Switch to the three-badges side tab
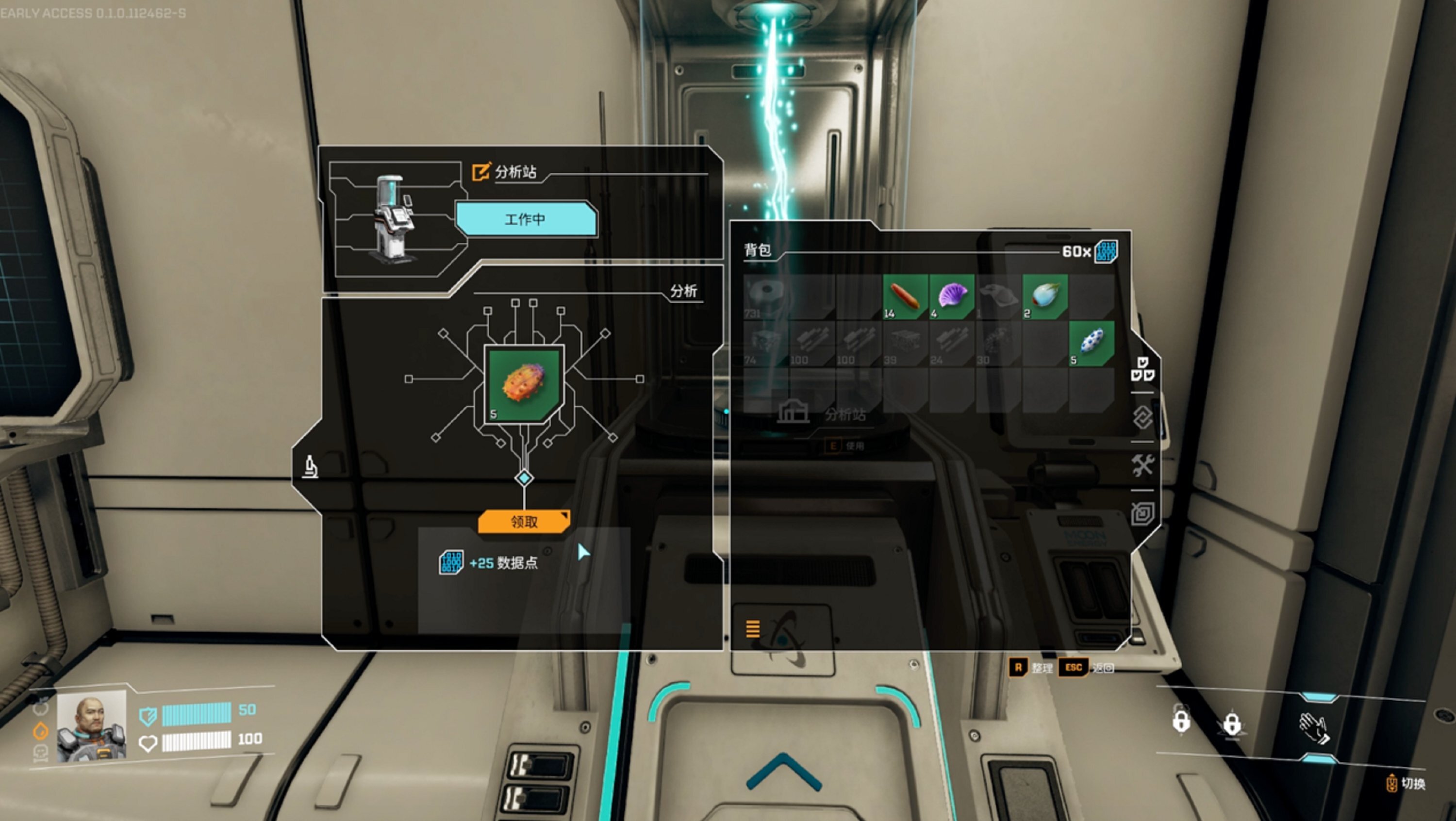The width and height of the screenshot is (1456, 821). pos(1142,368)
